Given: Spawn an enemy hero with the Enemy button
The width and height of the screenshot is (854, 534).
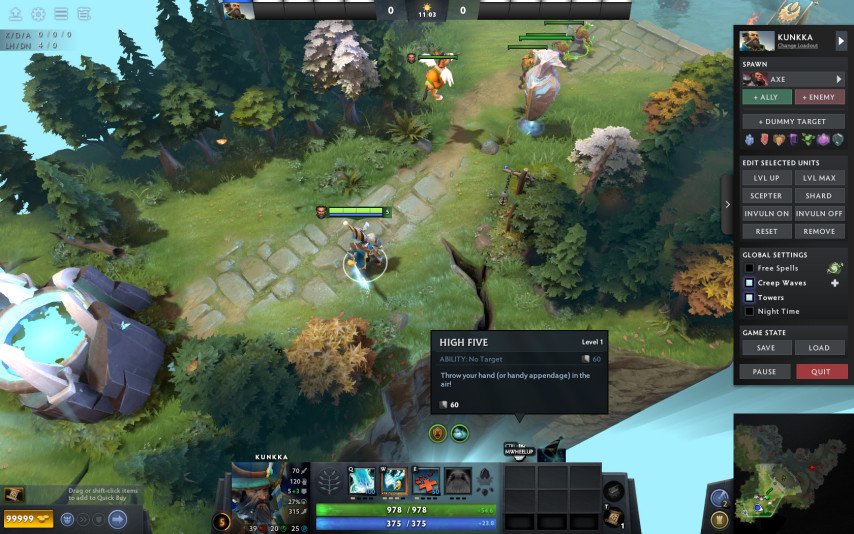Looking at the screenshot, I should (x=820, y=97).
